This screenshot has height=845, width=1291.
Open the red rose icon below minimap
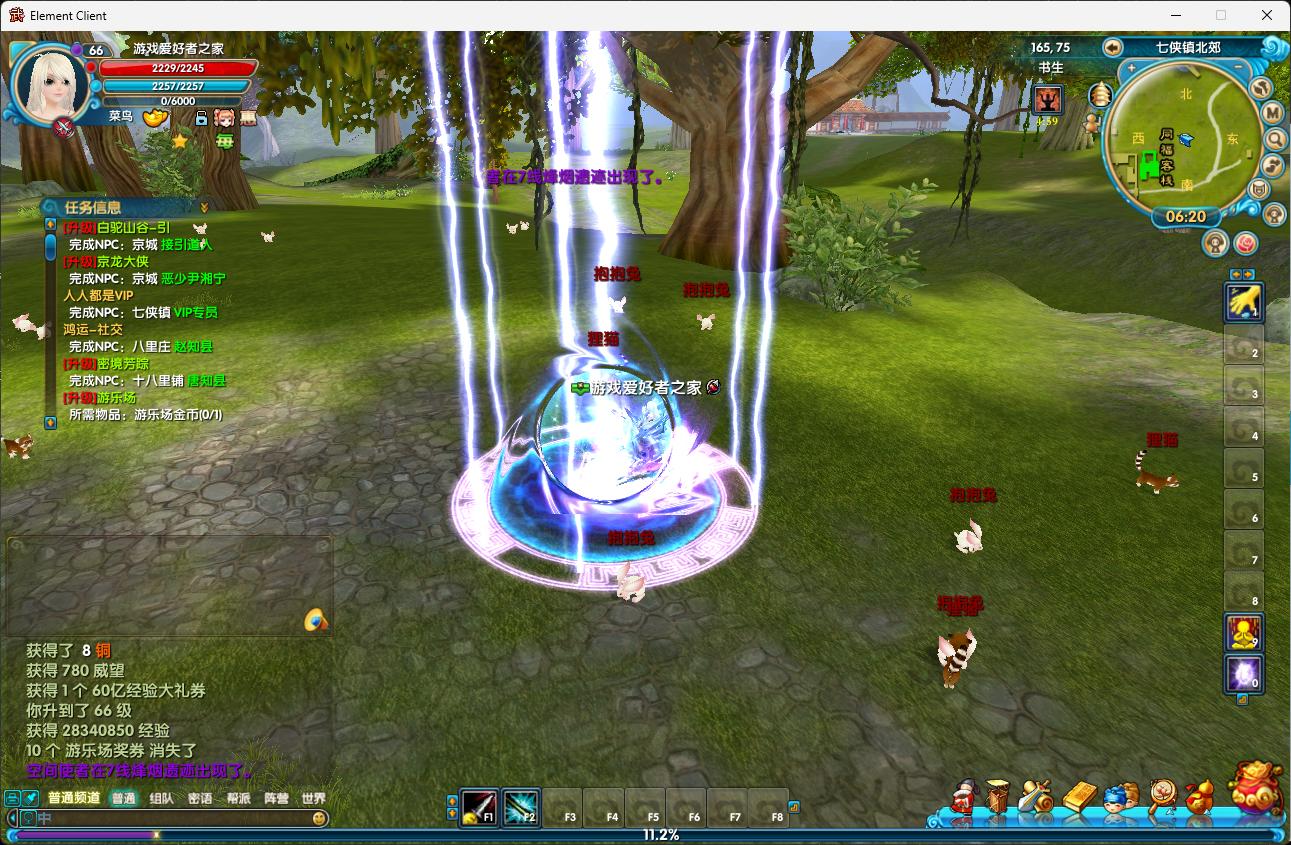click(x=1245, y=243)
